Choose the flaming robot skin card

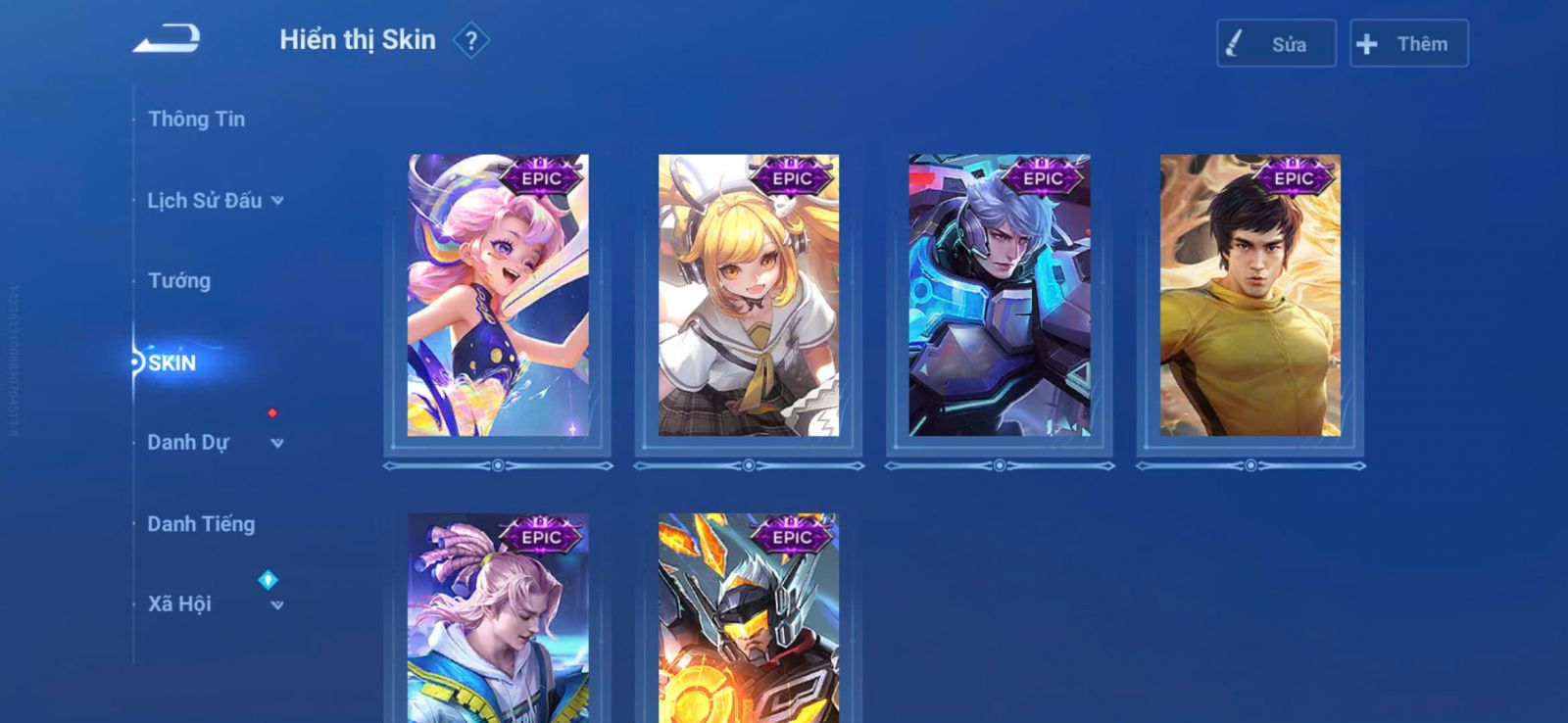749,617
